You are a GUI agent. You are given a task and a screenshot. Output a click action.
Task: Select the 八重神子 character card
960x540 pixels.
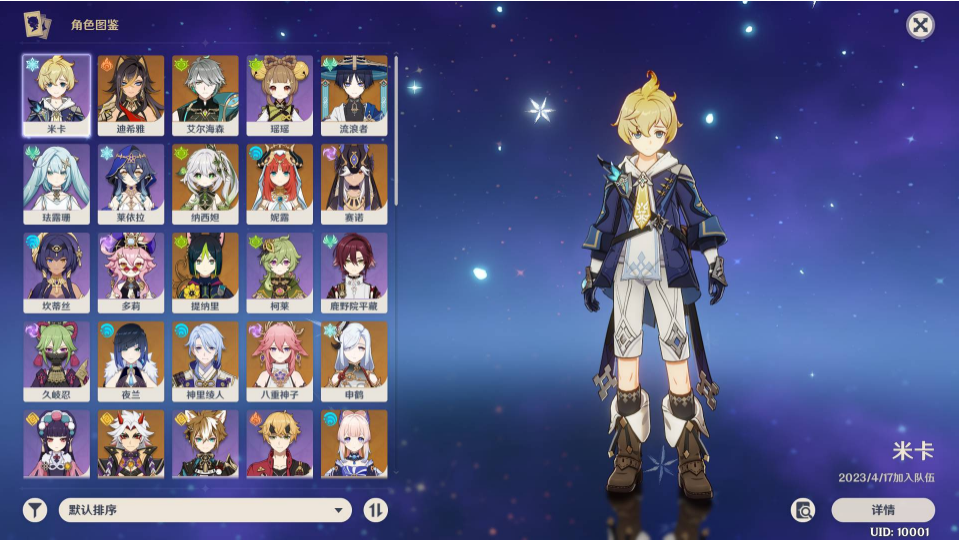279,361
